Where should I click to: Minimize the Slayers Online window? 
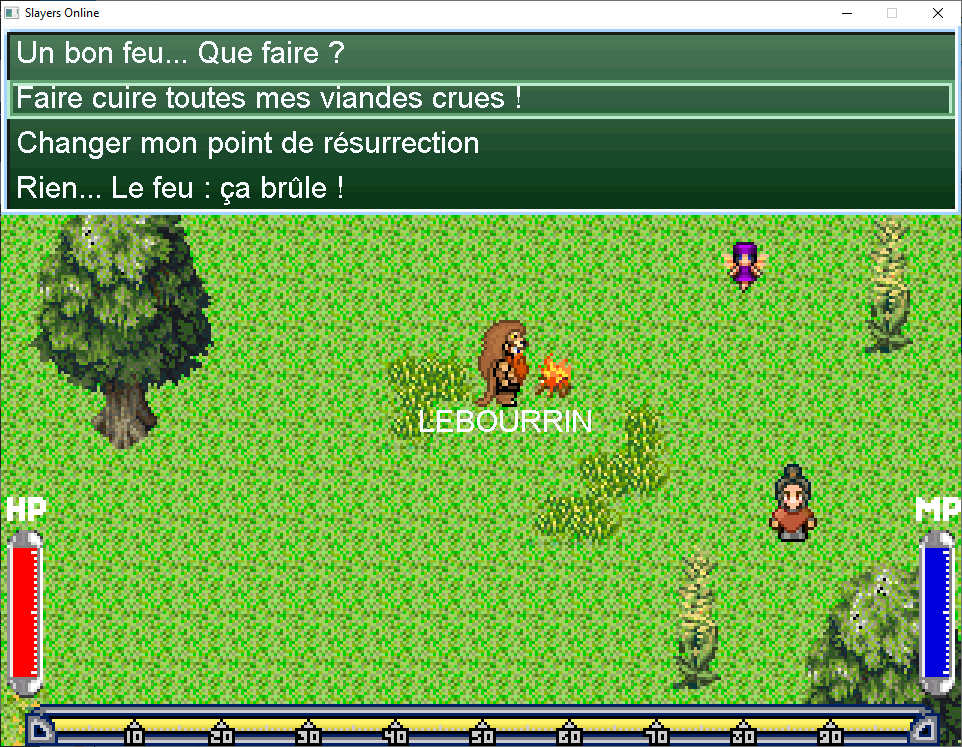click(x=846, y=14)
